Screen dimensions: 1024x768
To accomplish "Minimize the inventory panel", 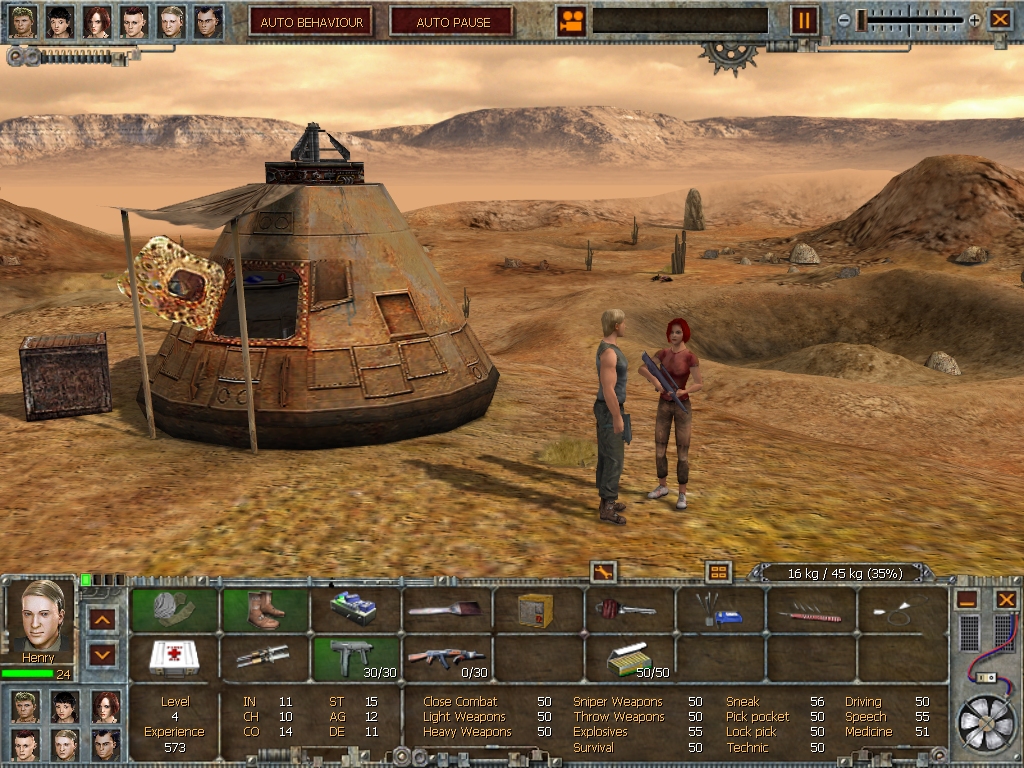I will click(966, 600).
